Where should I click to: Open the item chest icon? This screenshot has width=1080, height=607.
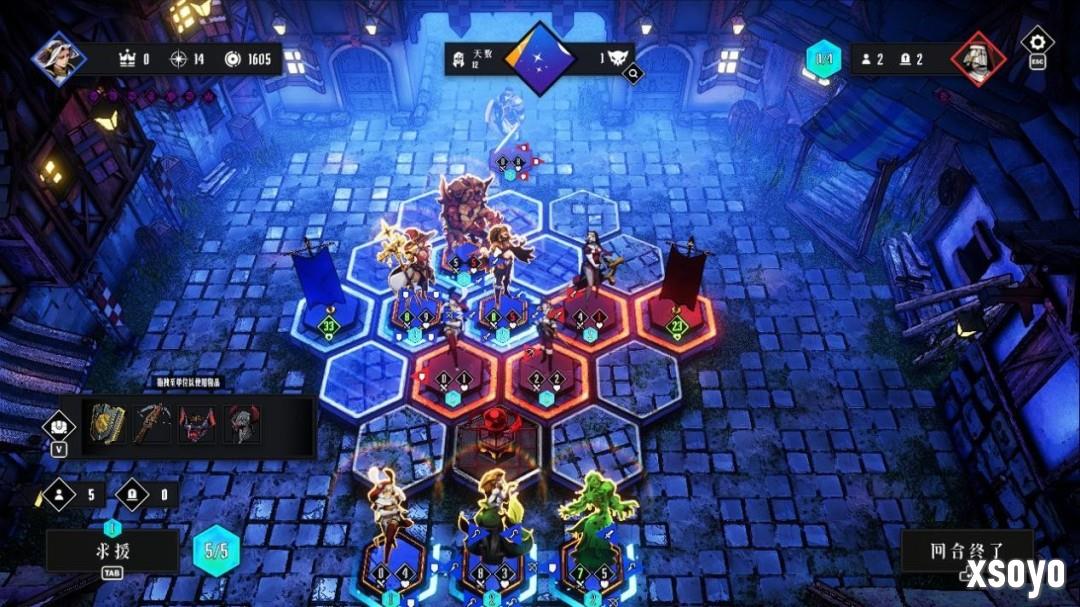pyautogui.click(x=57, y=426)
